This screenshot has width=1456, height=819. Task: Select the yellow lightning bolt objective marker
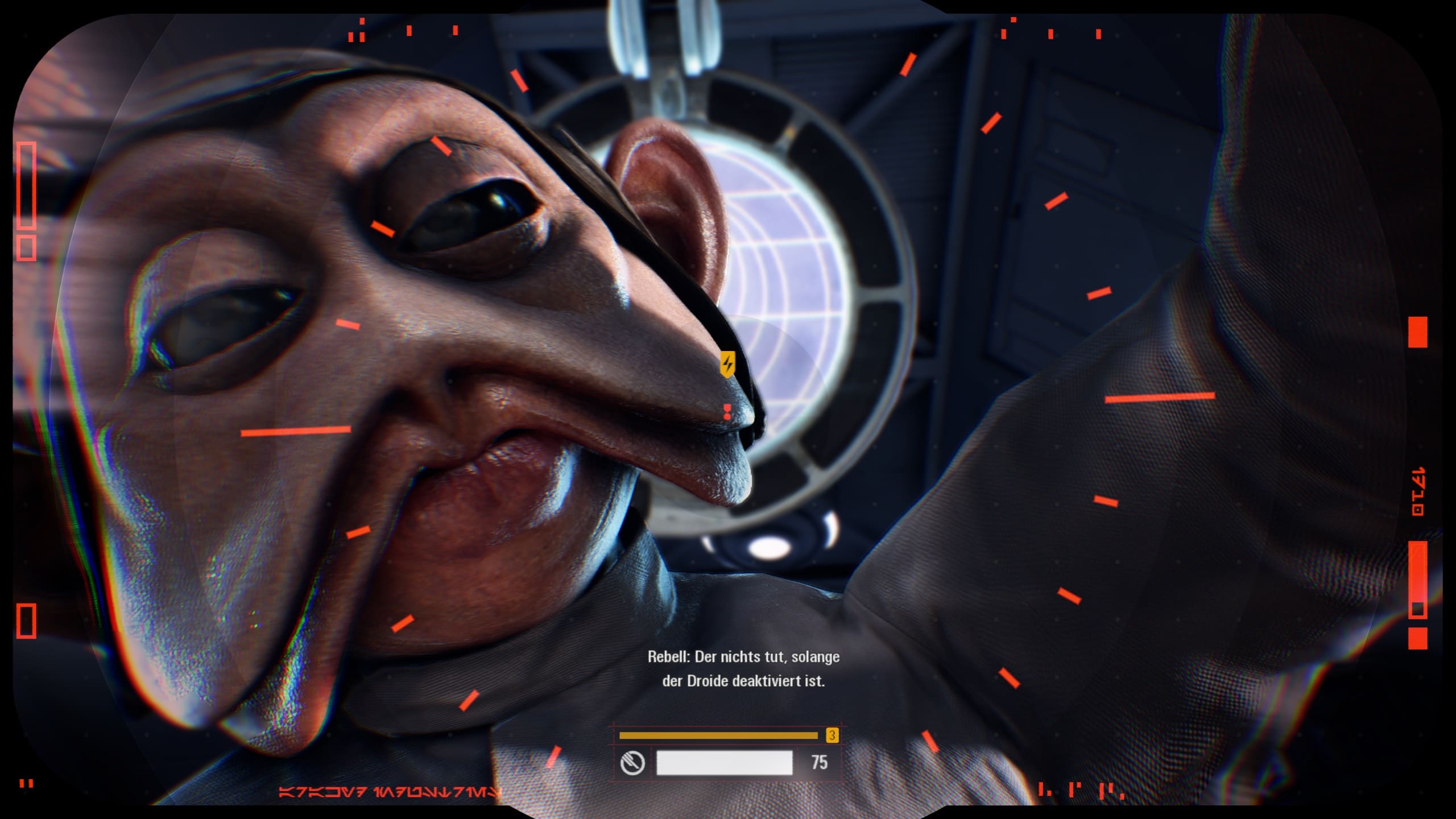[727, 363]
